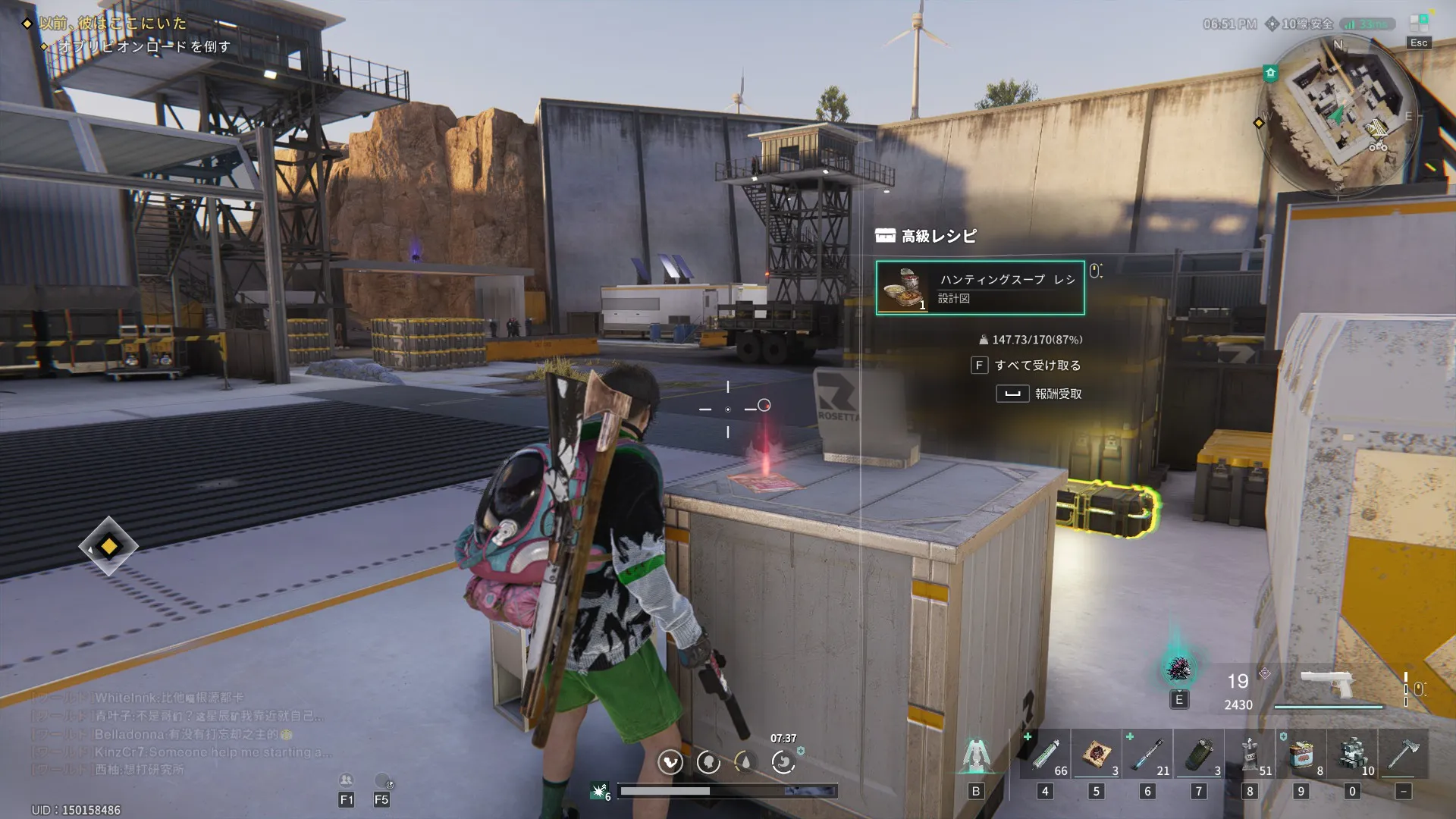This screenshot has height=819, width=1456.
Task: Choose the green grenade hotbar slot
Action: (1199, 755)
